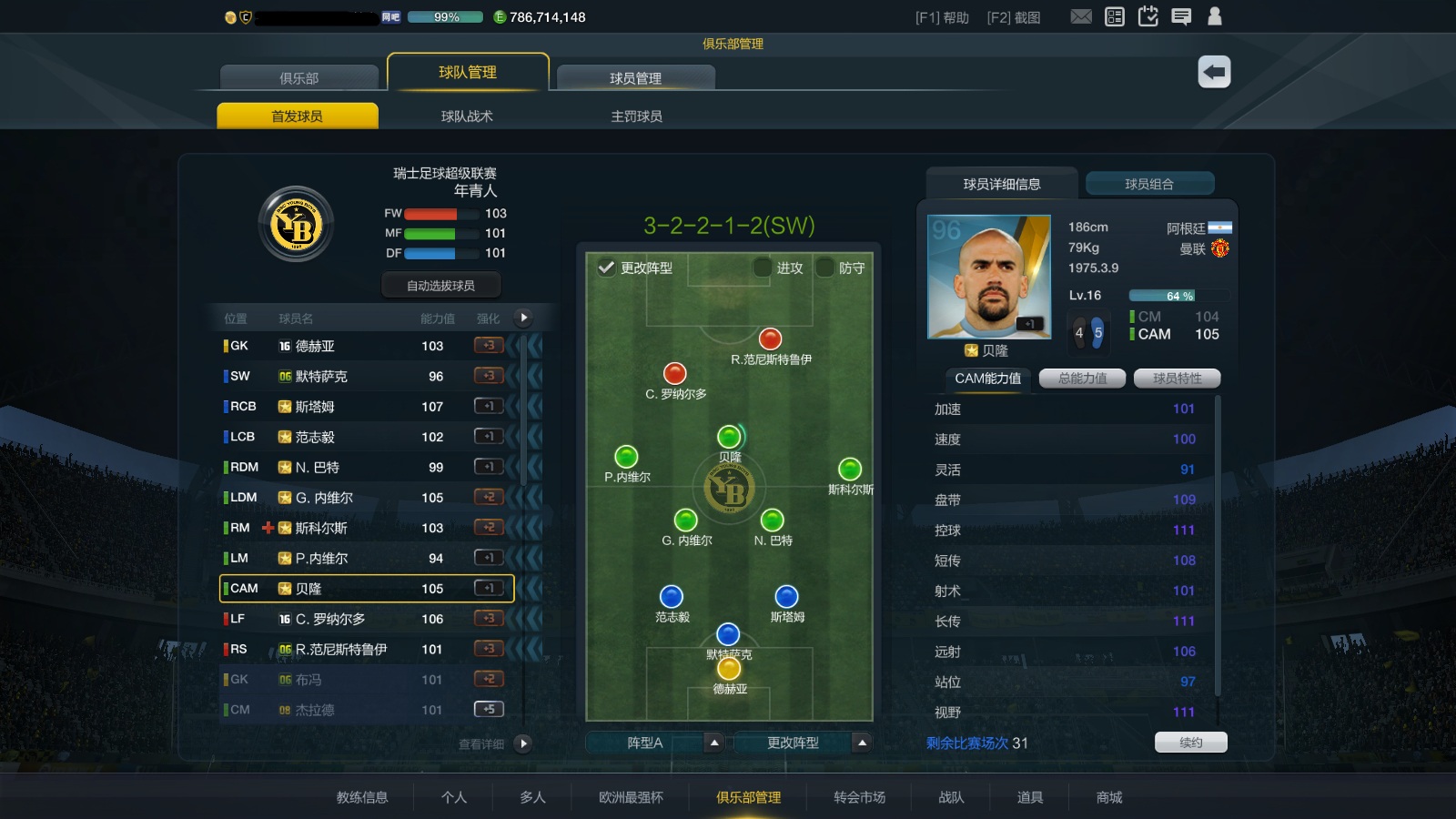
Task: Enable the 进攻 checkbox
Action: point(762,268)
